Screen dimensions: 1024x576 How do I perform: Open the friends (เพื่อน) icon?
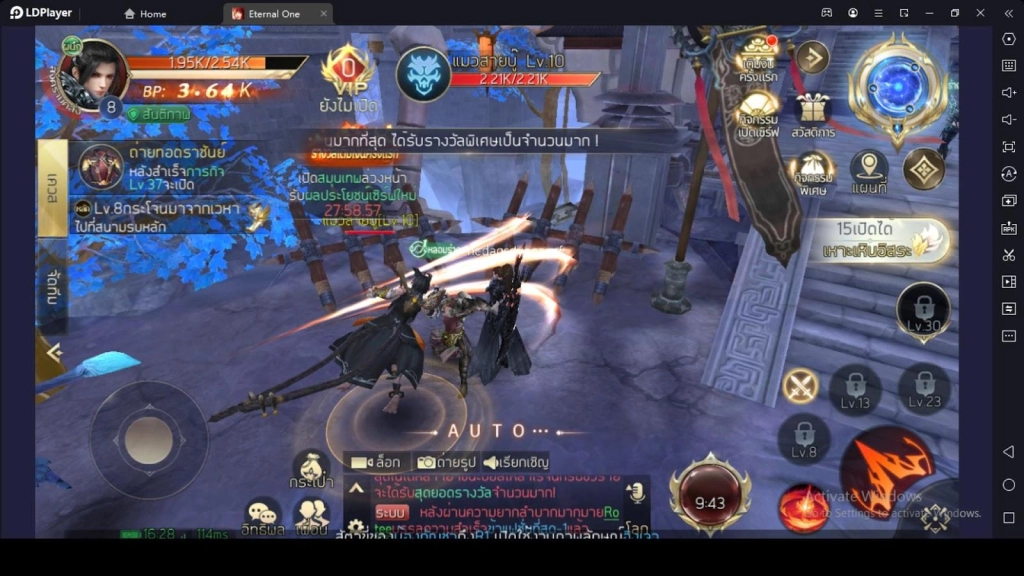[x=311, y=516]
